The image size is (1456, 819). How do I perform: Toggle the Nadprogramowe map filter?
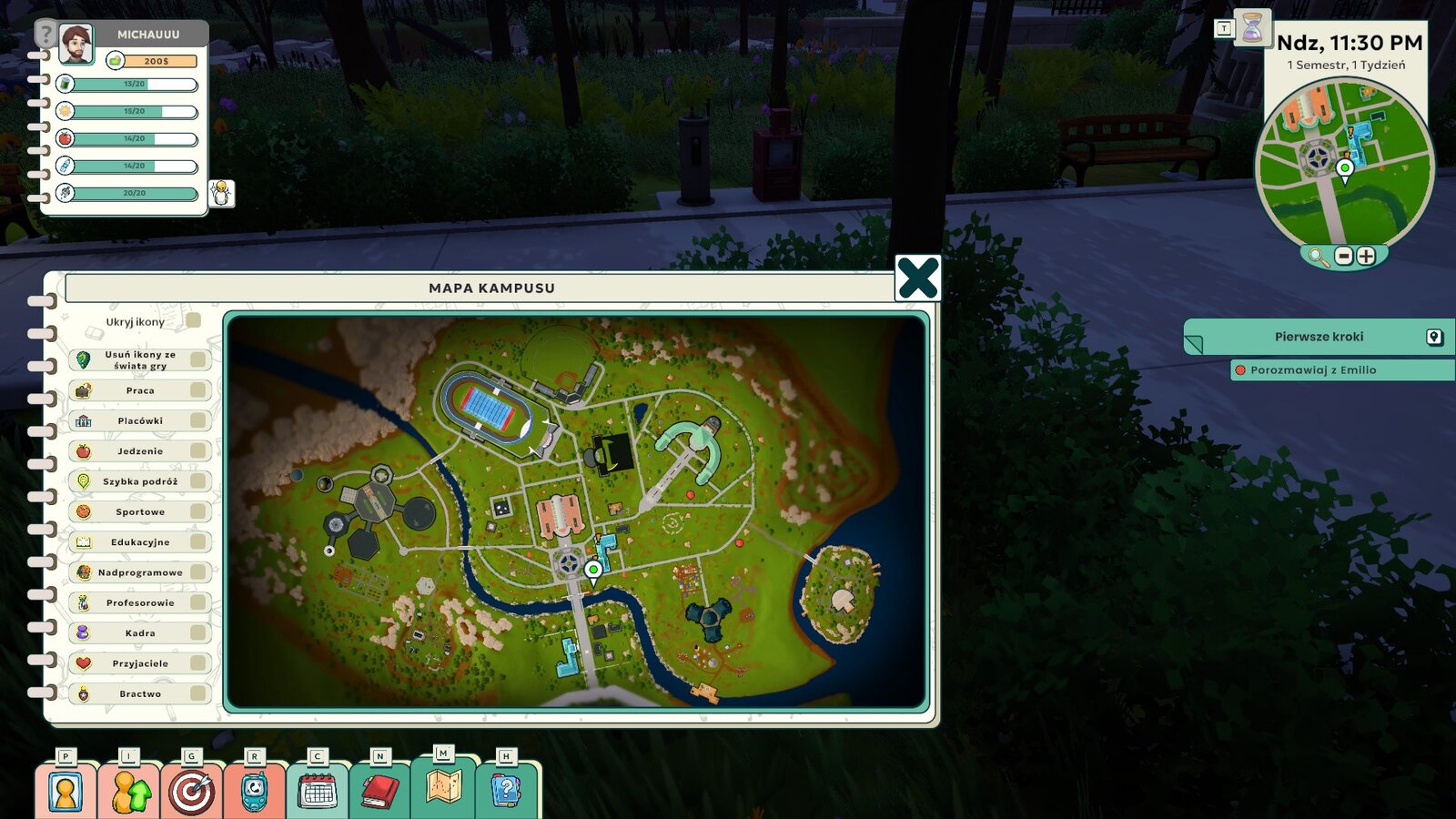[x=197, y=572]
